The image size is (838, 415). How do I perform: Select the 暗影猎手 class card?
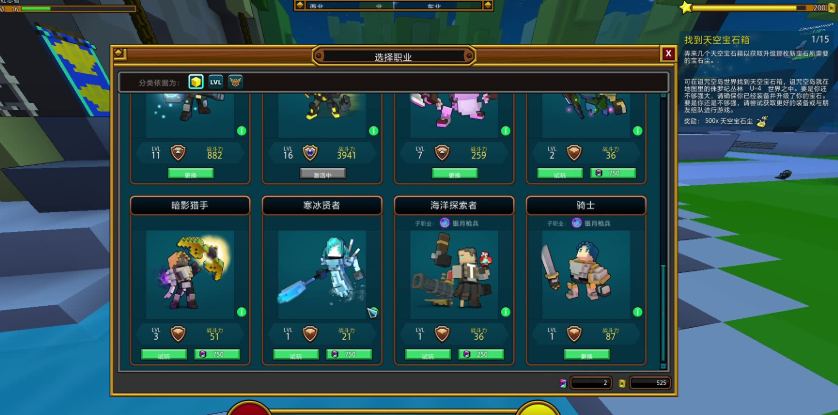(190, 270)
